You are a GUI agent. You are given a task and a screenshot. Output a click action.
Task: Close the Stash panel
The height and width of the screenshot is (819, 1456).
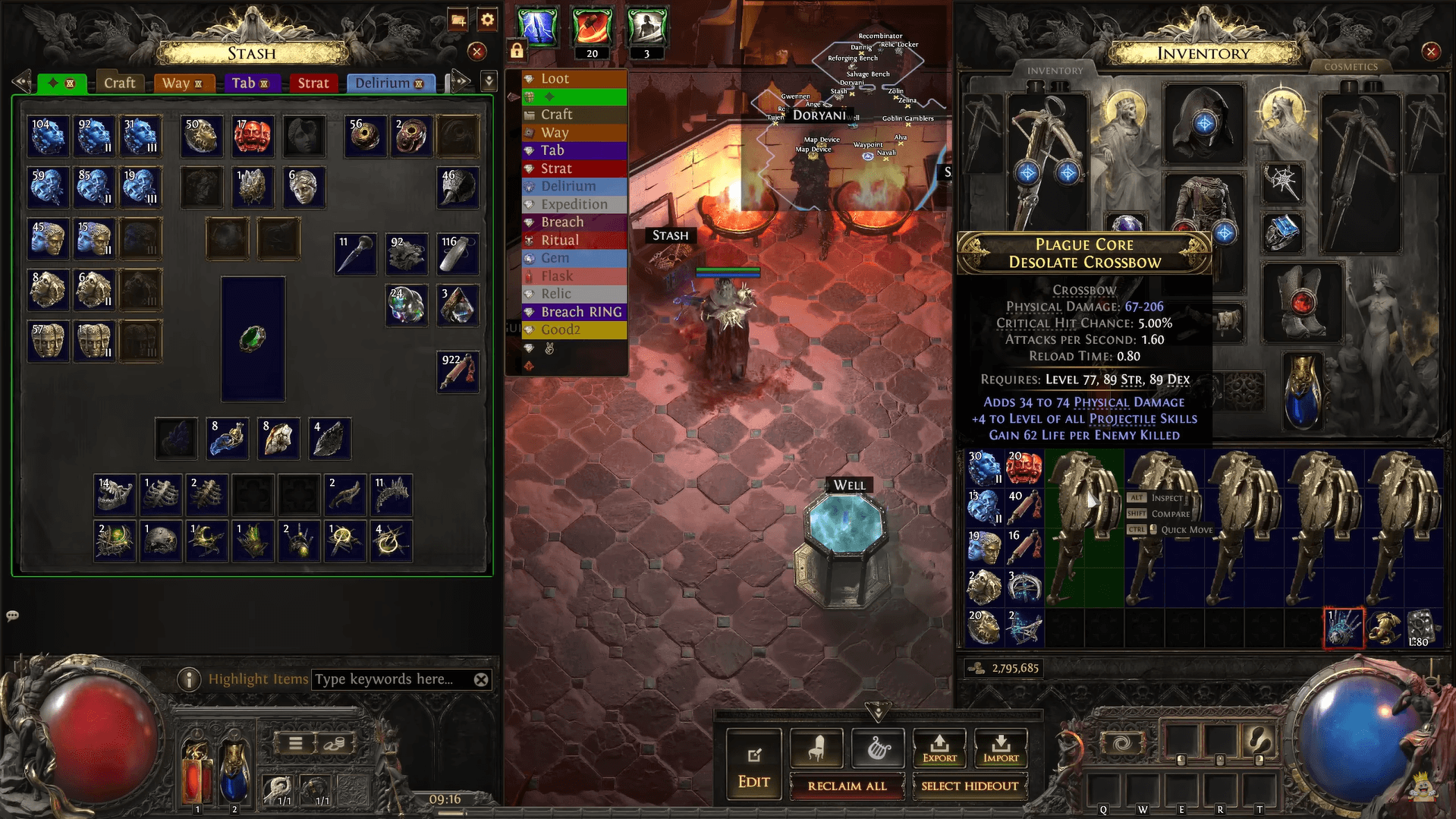[476, 52]
